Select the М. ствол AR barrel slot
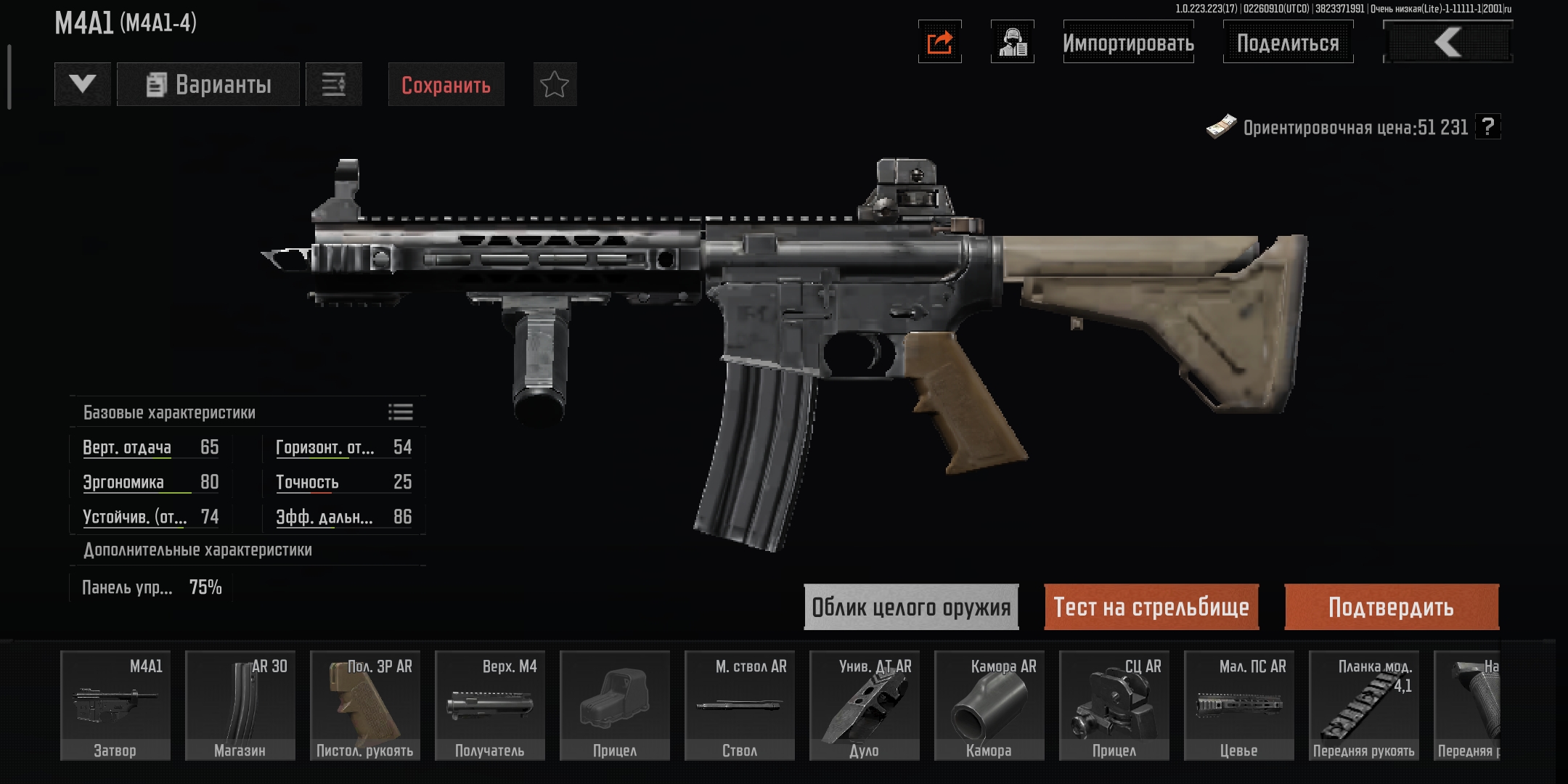Viewport: 1568px width, 784px height. click(x=740, y=706)
